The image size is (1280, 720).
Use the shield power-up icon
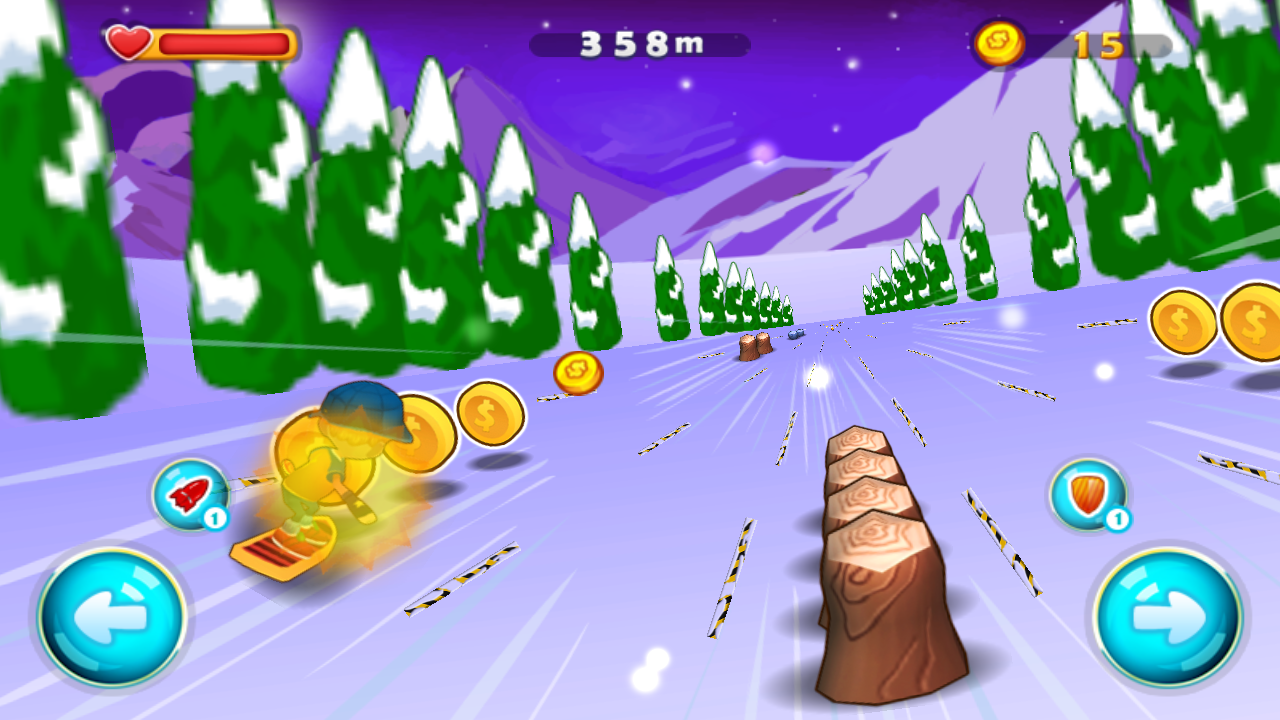click(1088, 495)
